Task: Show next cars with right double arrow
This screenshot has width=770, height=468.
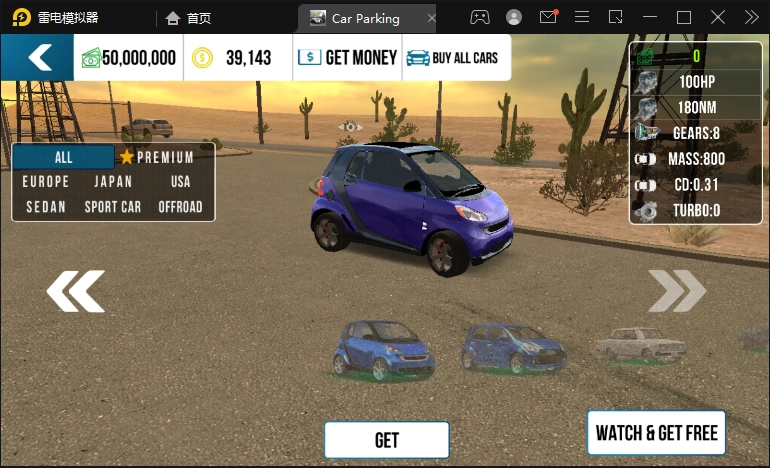Action: [677, 291]
